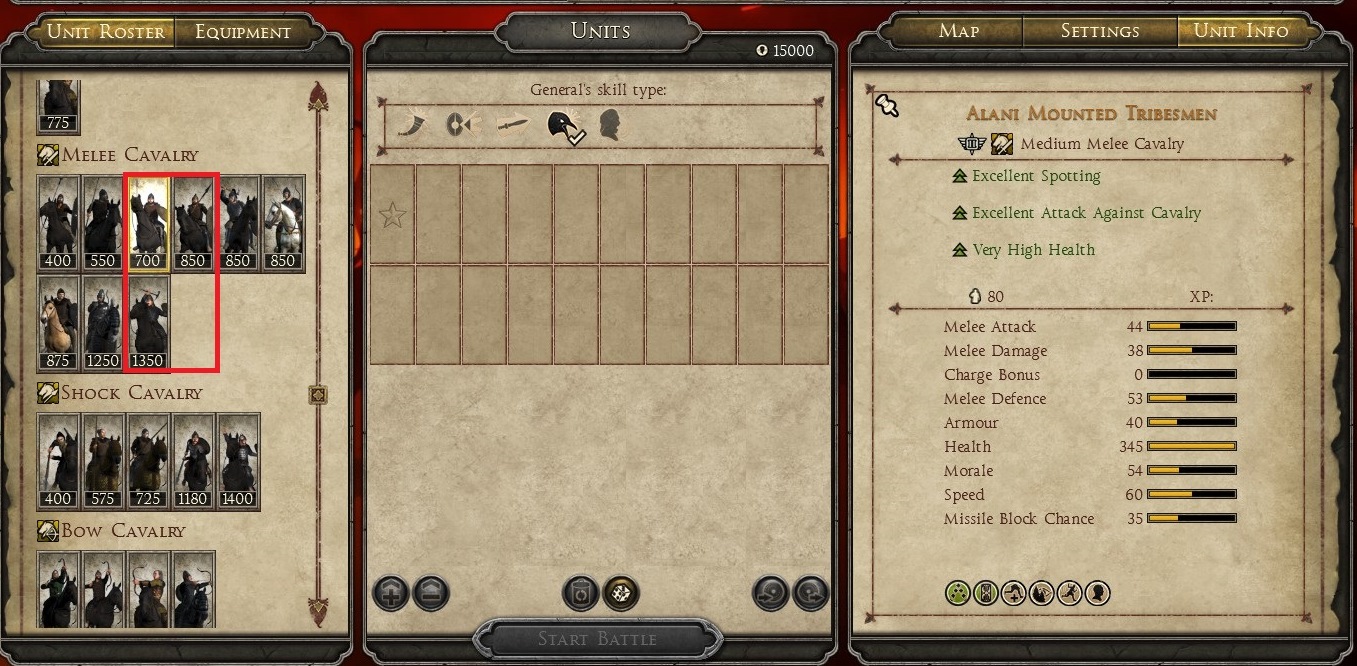Screen dimensions: 1357x666
Task: Click the green diamond formation ability icon
Action: [x=958, y=593]
